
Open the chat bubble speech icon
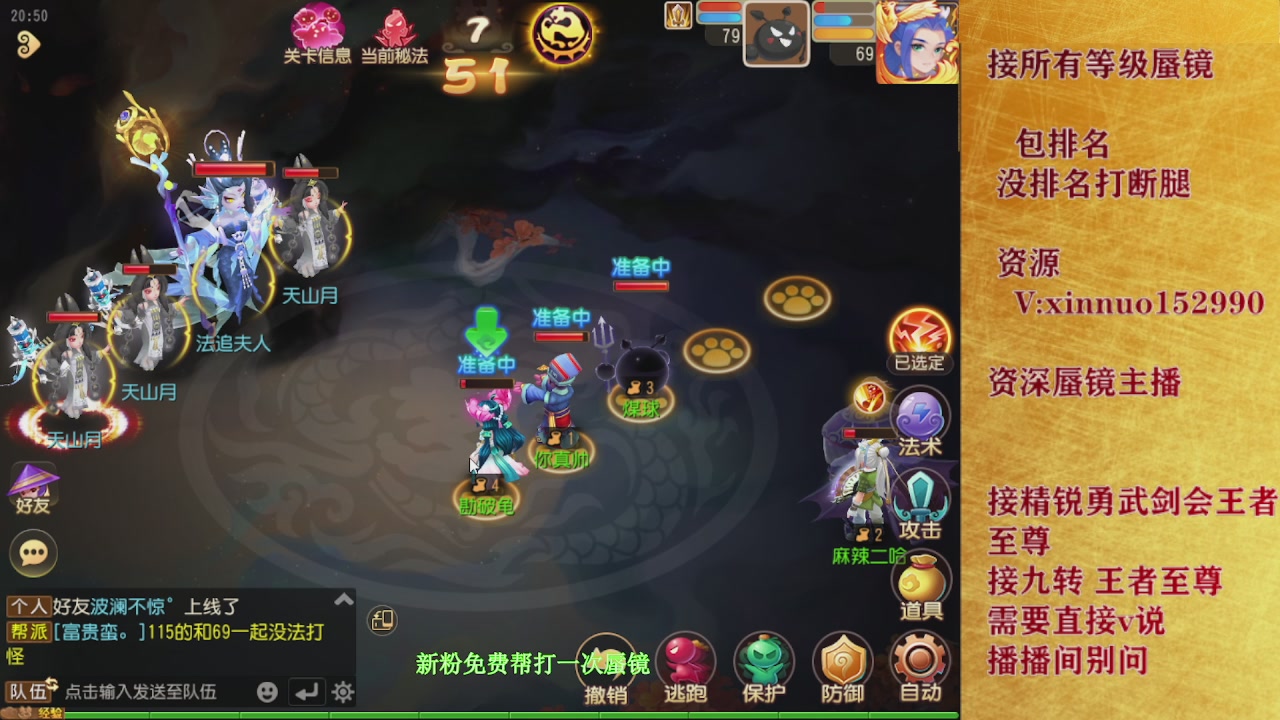33,554
